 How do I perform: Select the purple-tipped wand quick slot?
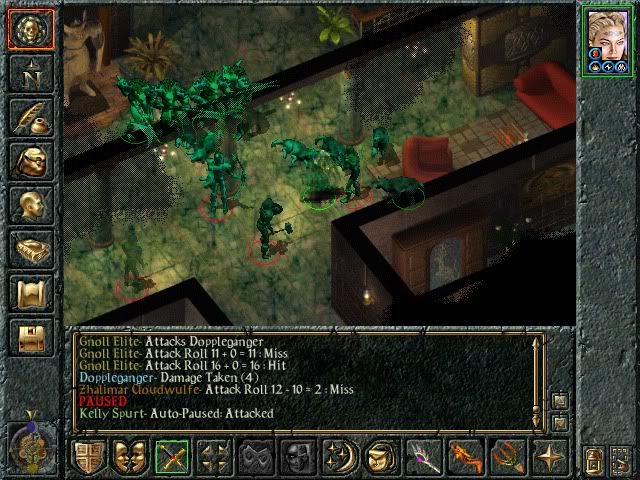click(x=425, y=457)
